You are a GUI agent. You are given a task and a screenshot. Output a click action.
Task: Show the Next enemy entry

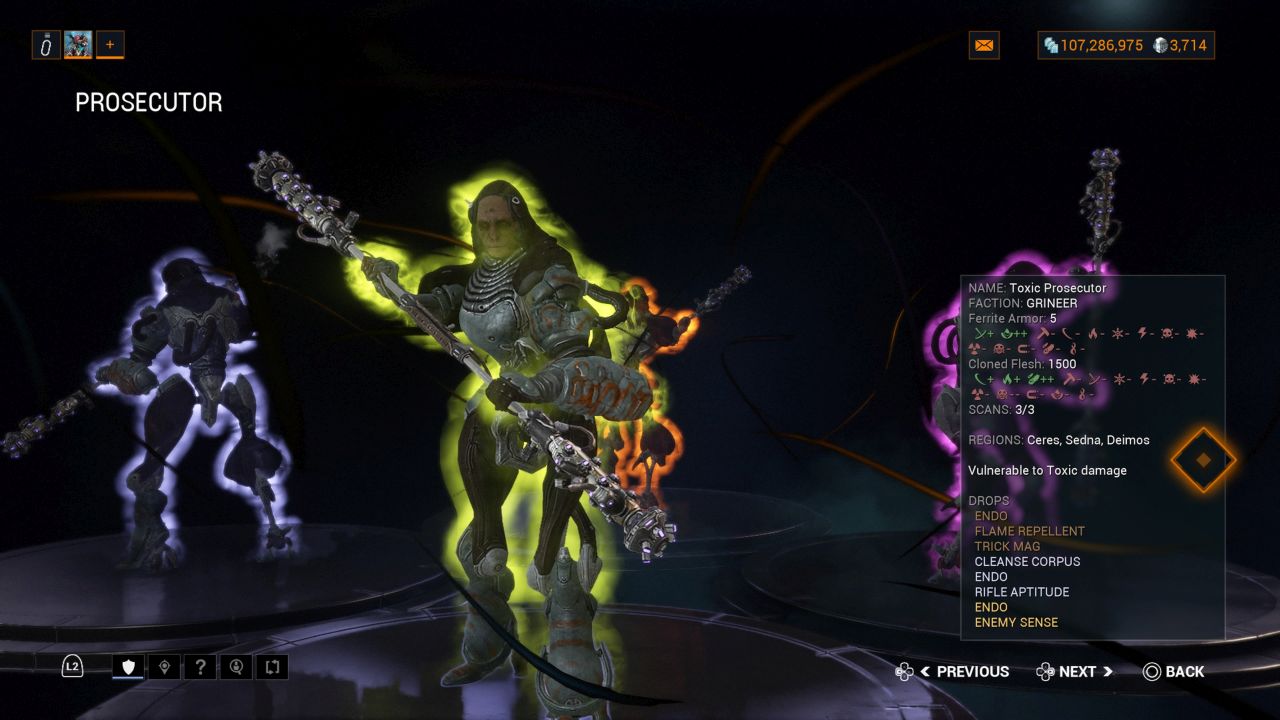click(1075, 672)
